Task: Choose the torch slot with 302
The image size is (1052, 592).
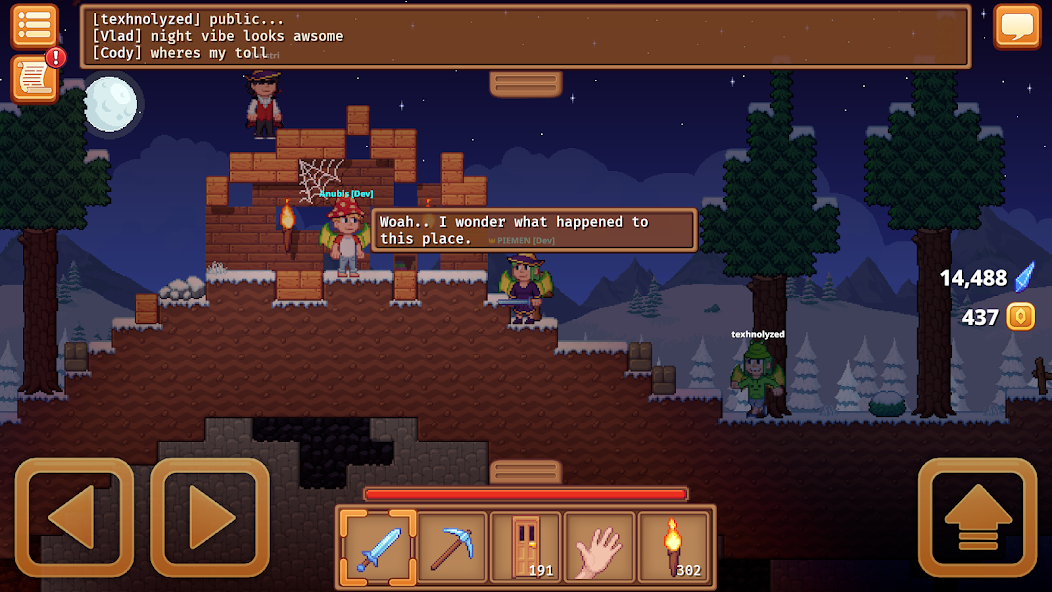Action: point(673,547)
